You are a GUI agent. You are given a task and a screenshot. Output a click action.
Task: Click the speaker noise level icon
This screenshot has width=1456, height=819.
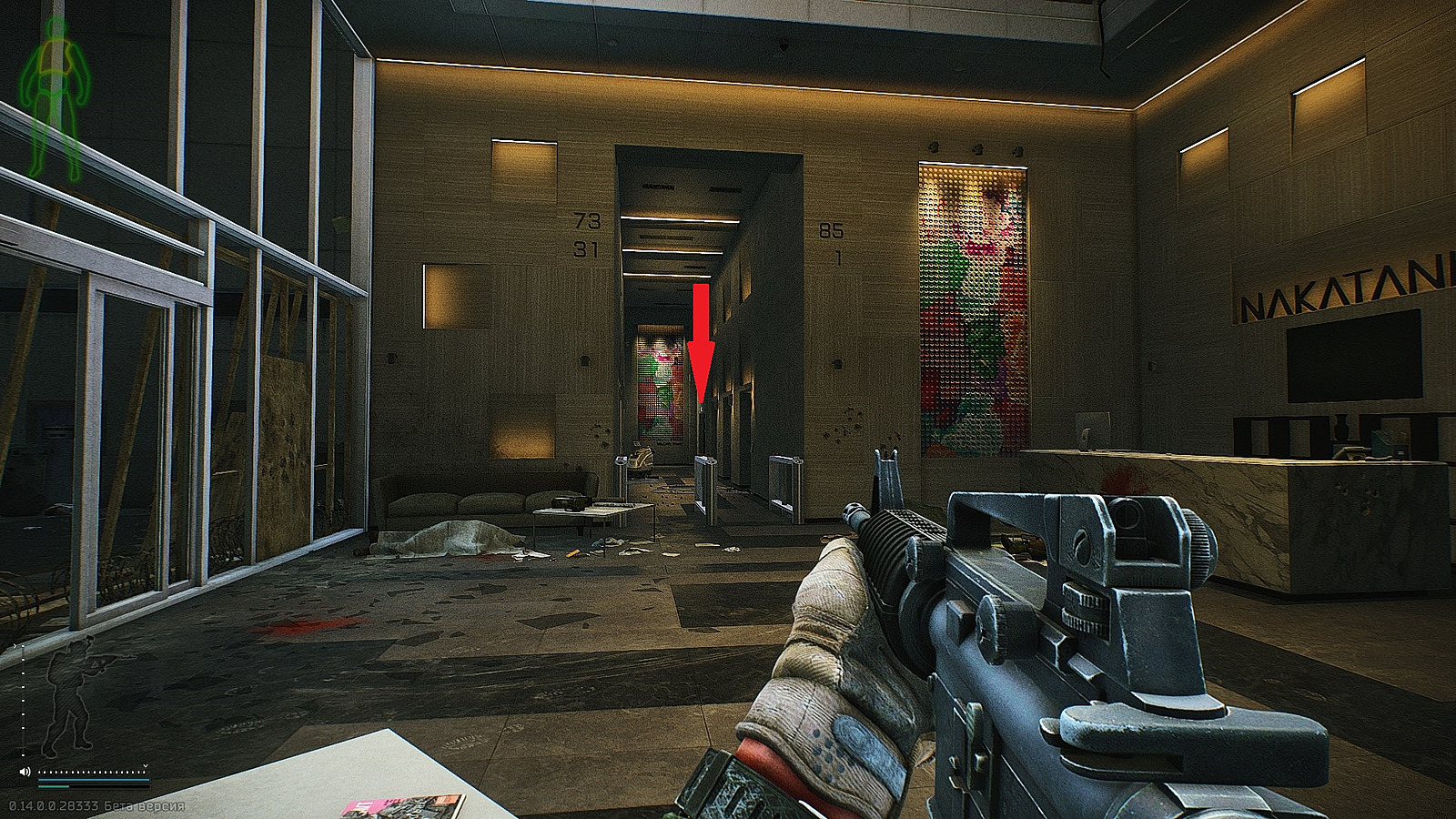pos(25,772)
